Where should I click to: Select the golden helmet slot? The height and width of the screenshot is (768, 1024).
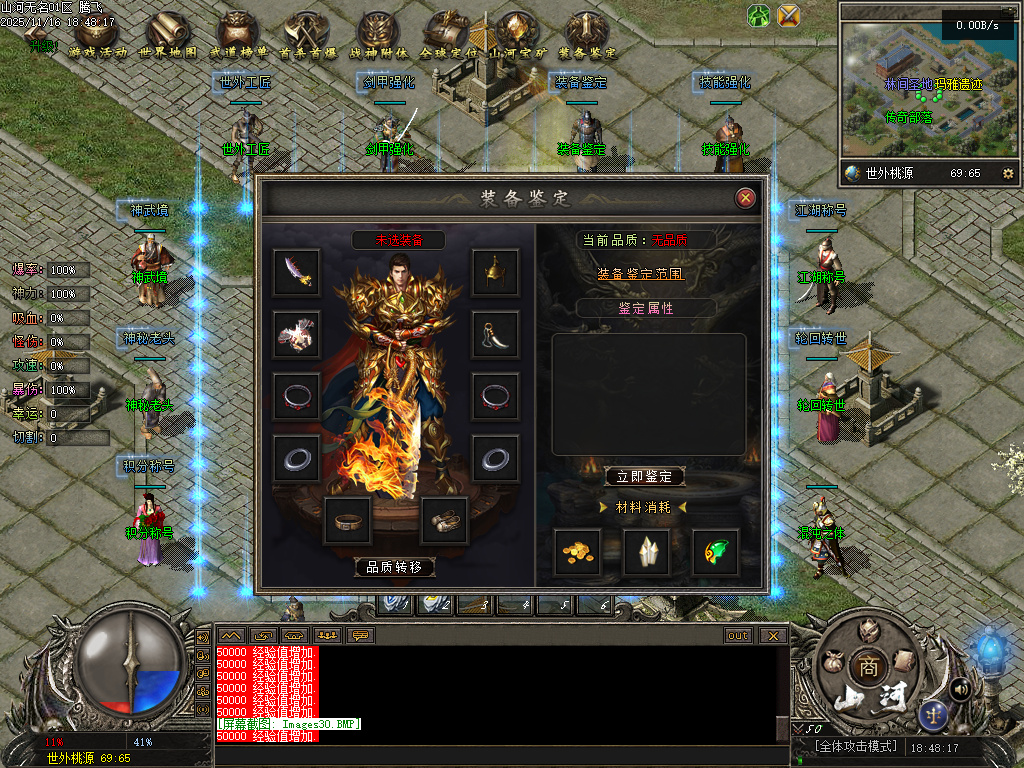point(495,272)
